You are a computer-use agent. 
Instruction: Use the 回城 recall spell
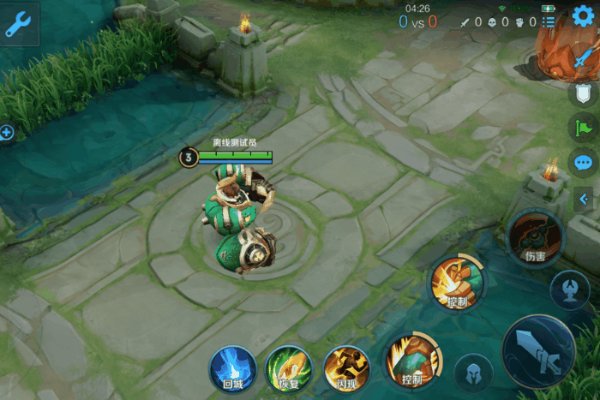tap(232, 368)
